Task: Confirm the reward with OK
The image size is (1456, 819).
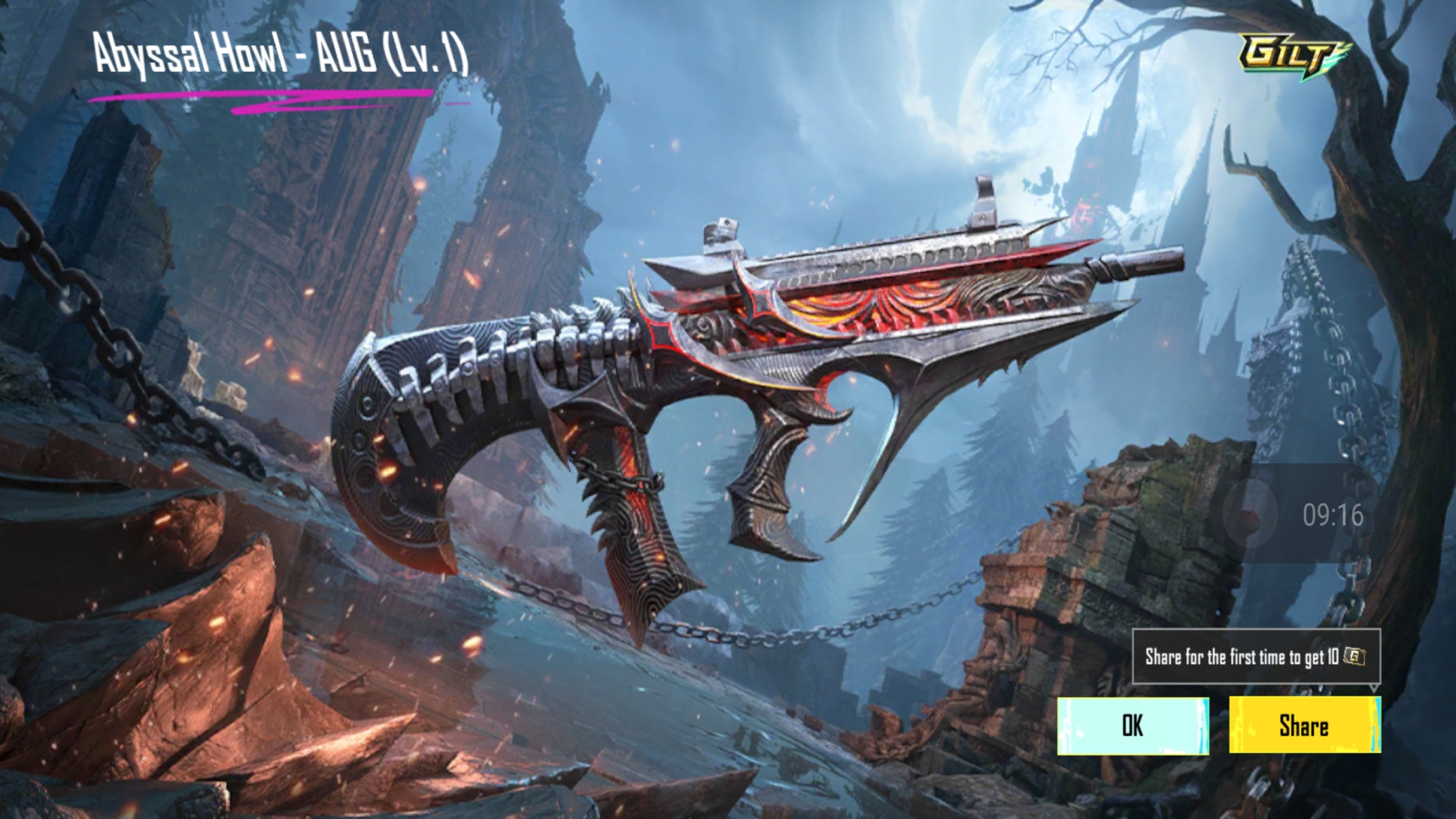Action: tap(1133, 726)
